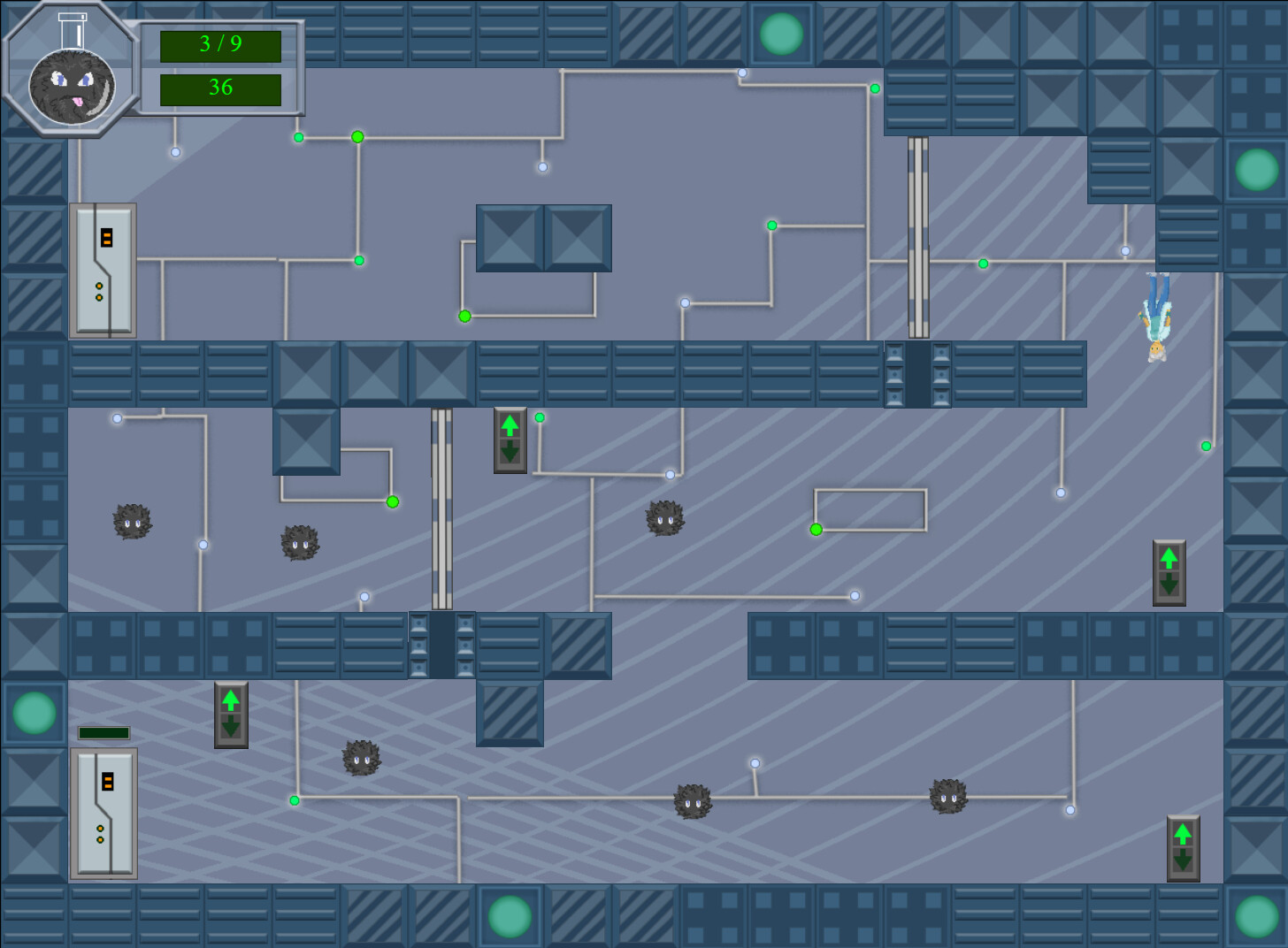This screenshot has height=948, width=1288.
Task: Click the glowing green ceiling light at top-center
Action: tap(782, 32)
